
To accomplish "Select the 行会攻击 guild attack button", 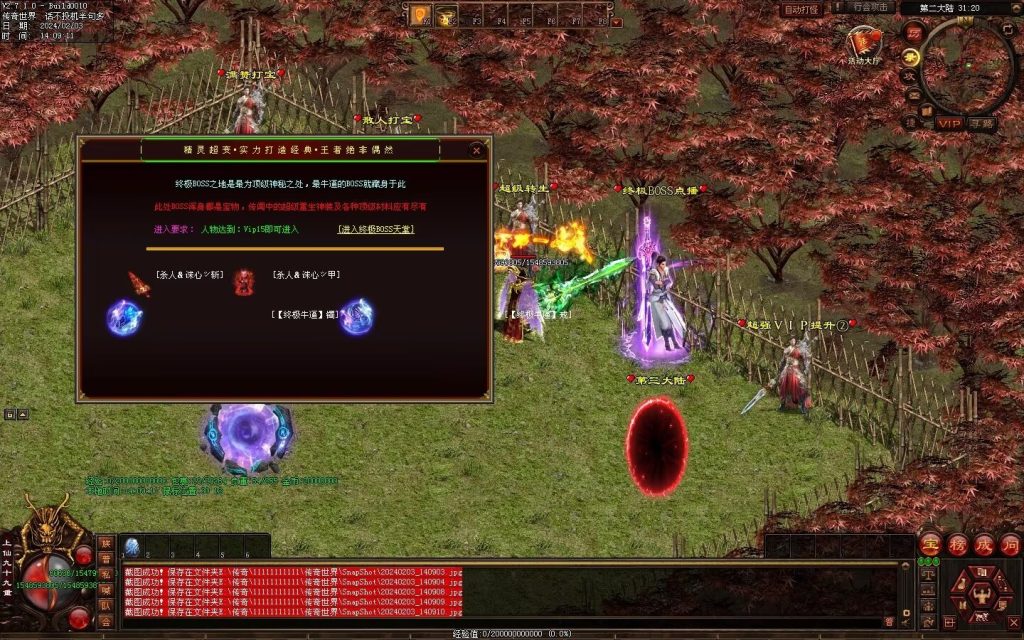I will tap(871, 7).
